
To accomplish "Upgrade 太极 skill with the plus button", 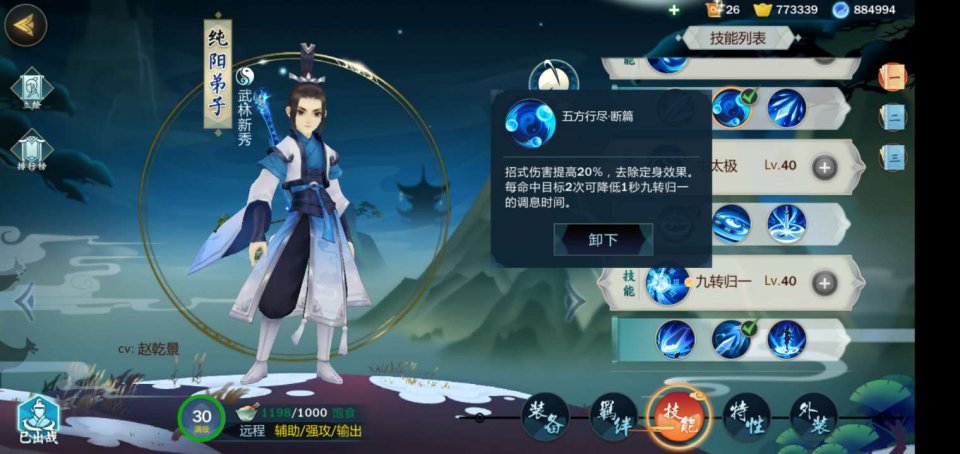I will tap(824, 167).
